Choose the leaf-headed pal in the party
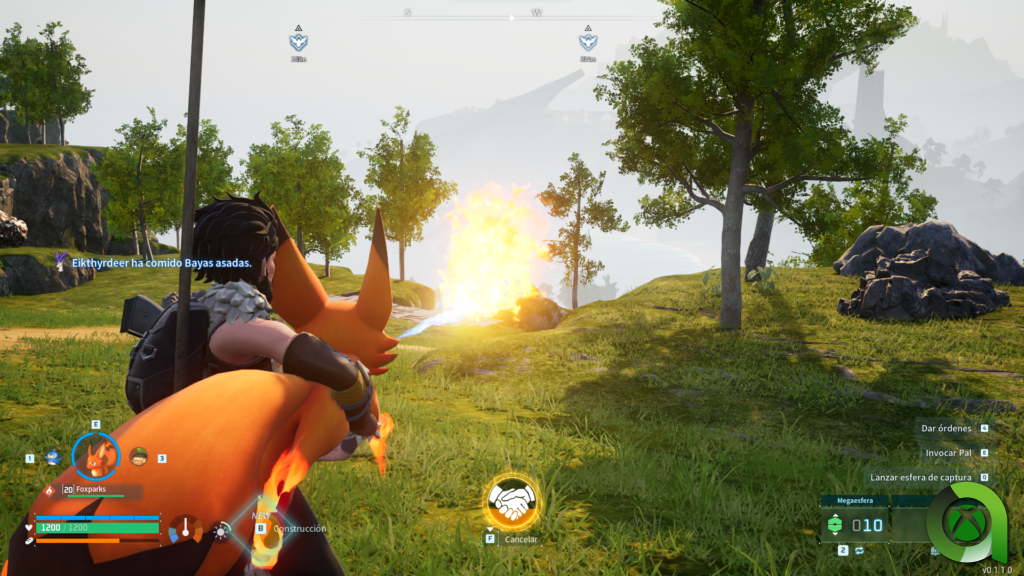1024x576 pixels. (x=138, y=457)
